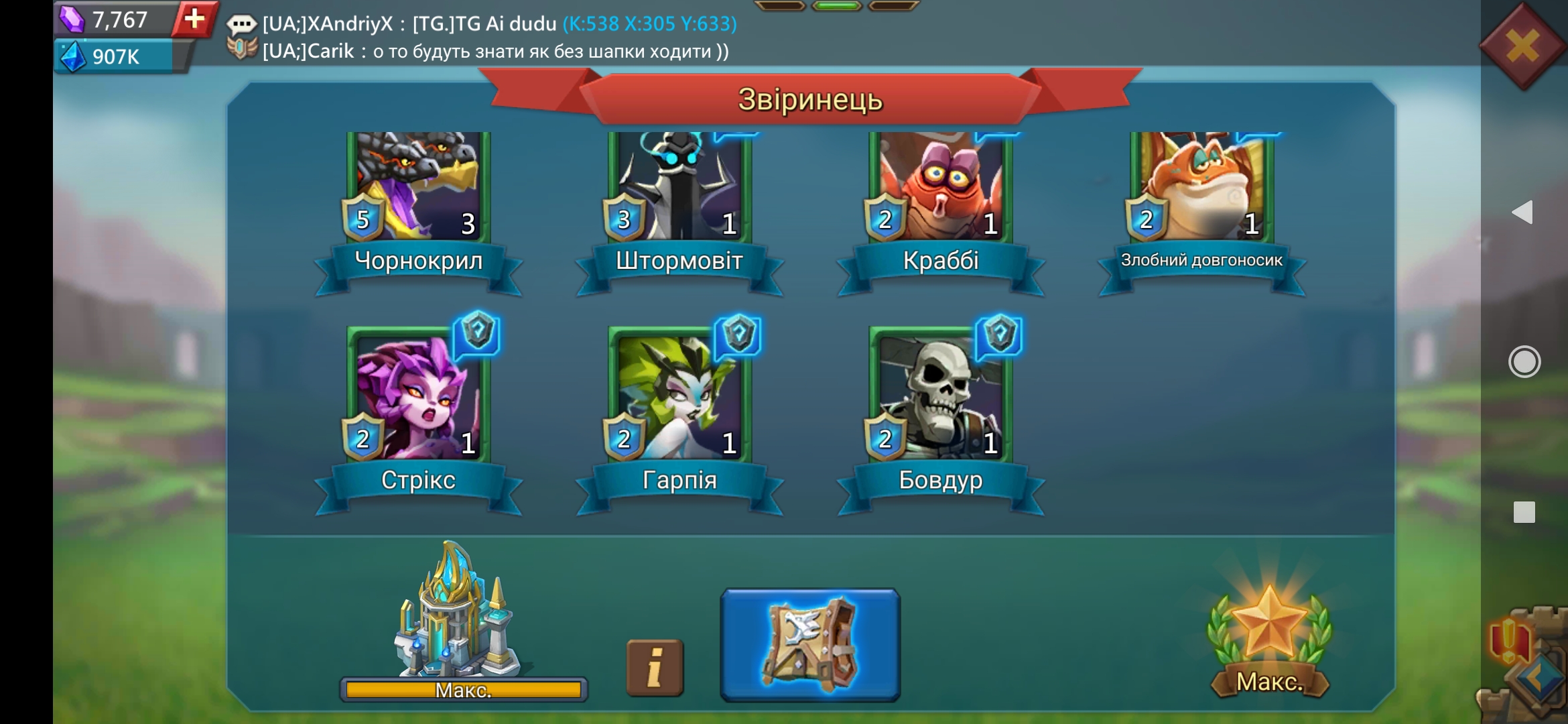
Task: Close the Звіринець window
Action: 1522,47
